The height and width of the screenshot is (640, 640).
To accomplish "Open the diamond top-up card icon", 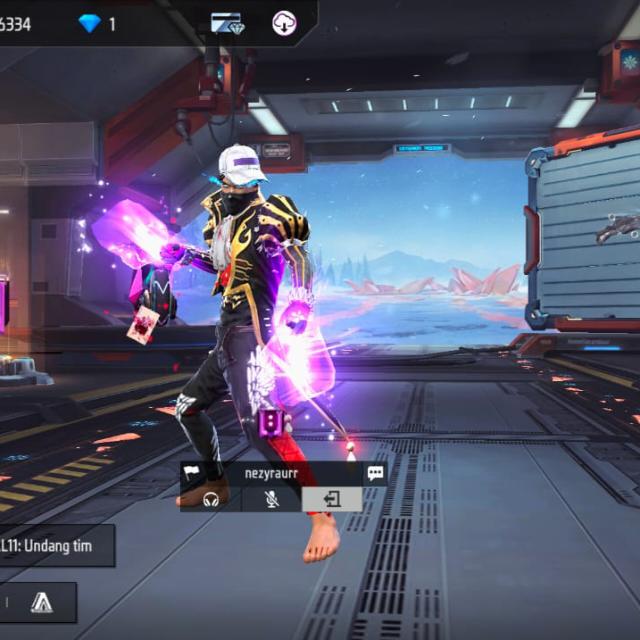I will 227,23.
